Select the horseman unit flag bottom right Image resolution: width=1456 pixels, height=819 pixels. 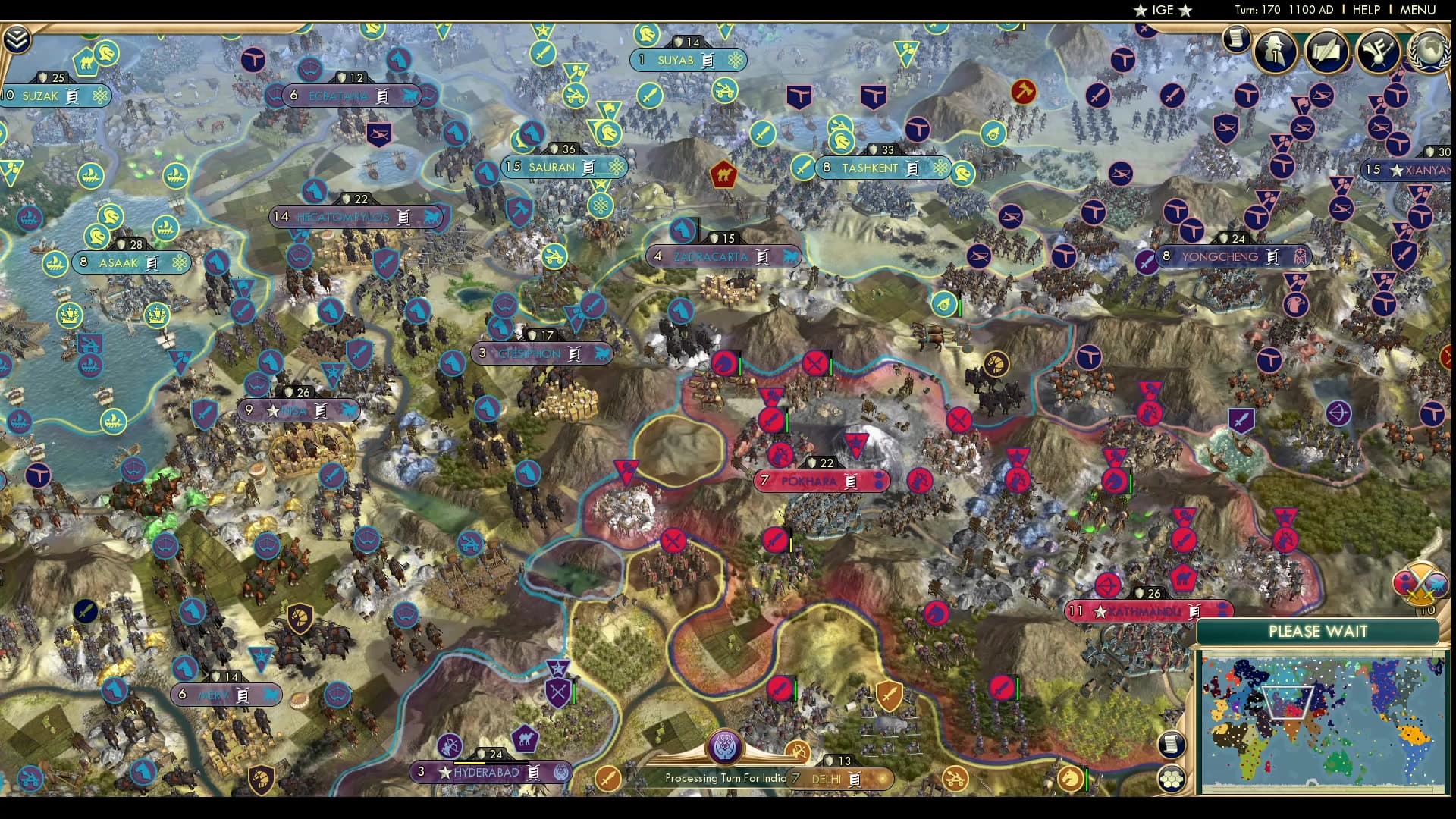[x=1069, y=780]
